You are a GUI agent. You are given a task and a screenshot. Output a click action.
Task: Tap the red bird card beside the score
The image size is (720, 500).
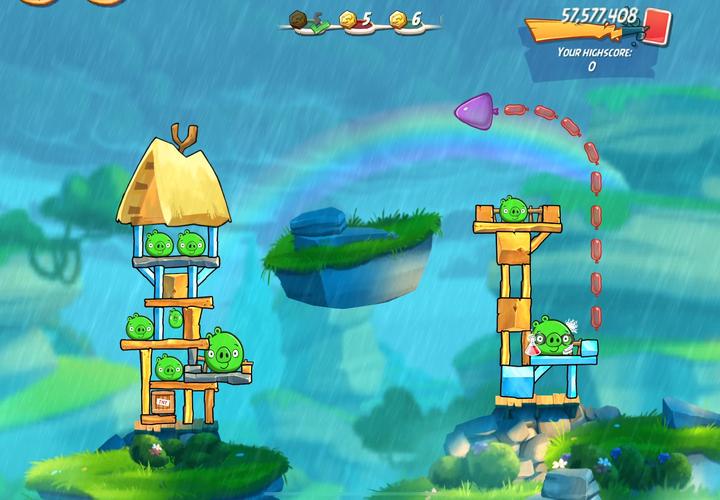(x=657, y=24)
